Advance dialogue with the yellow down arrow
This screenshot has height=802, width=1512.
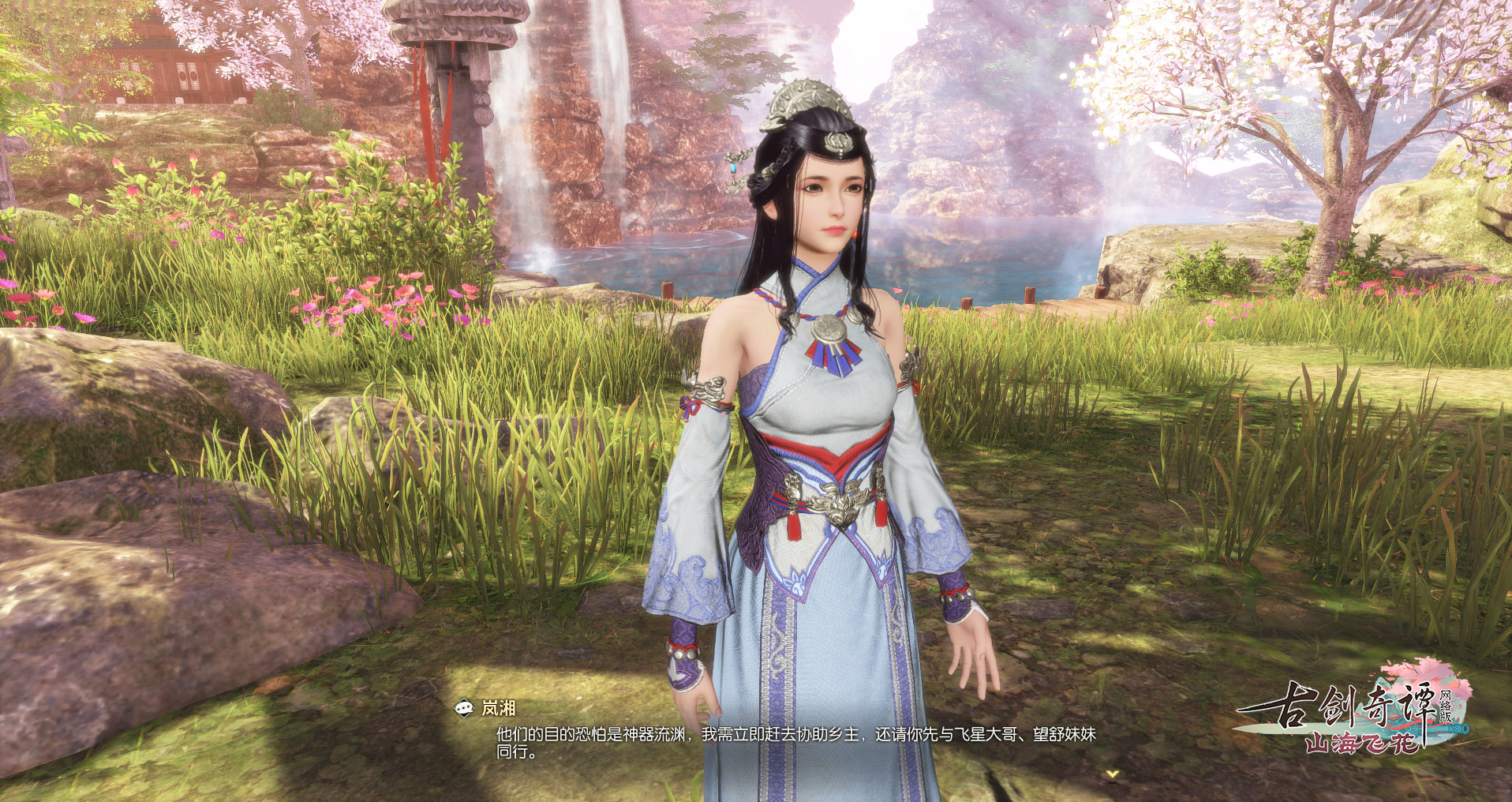click(1113, 774)
